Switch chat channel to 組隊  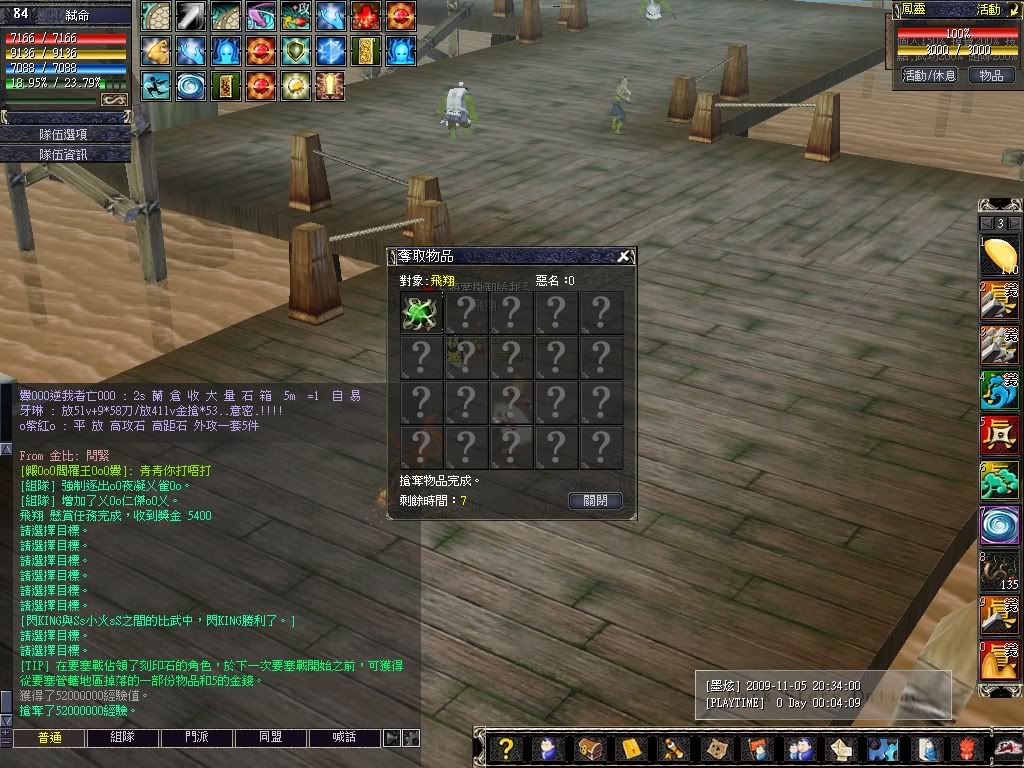click(x=123, y=738)
